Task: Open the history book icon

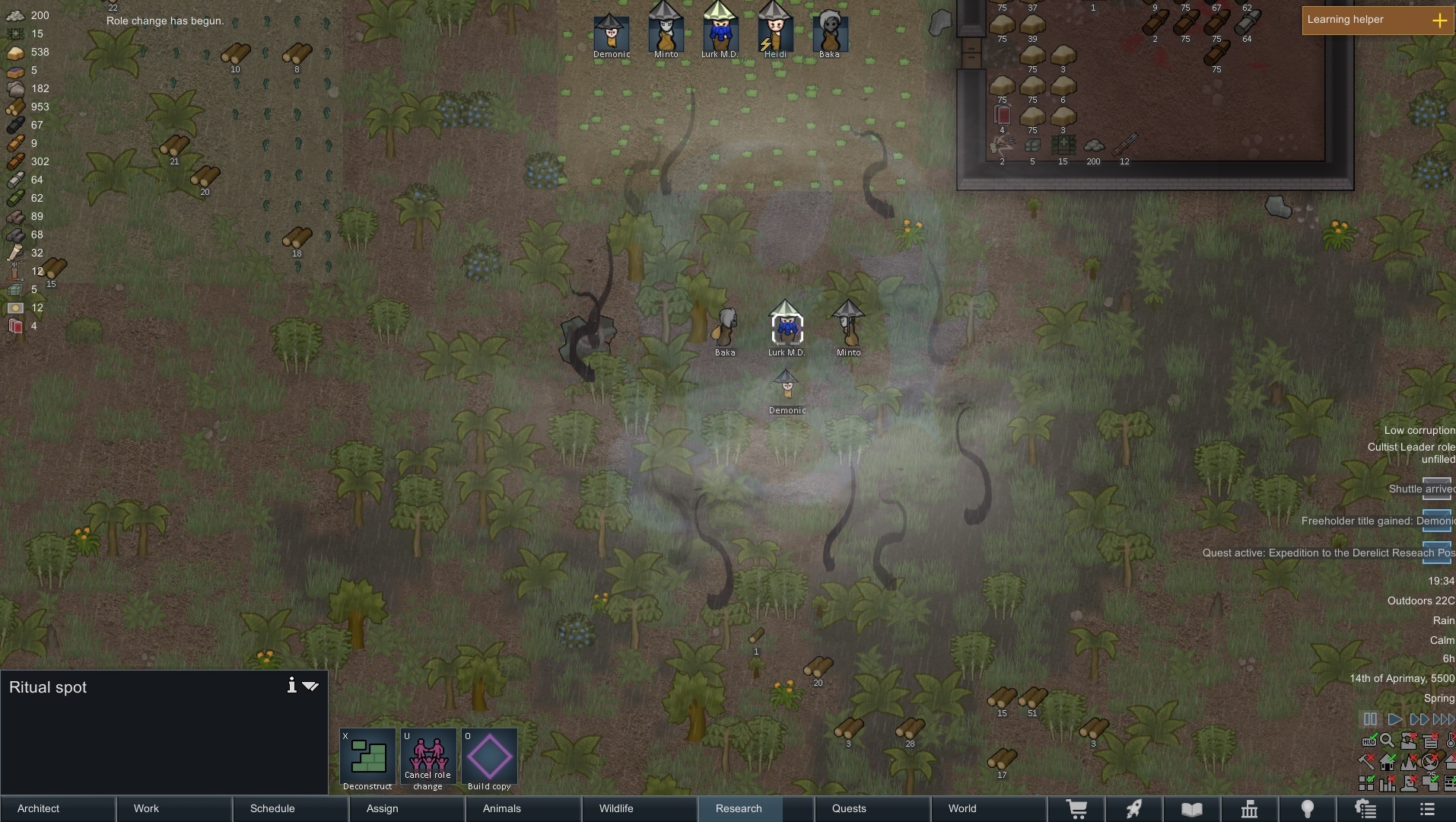Action: [1193, 808]
